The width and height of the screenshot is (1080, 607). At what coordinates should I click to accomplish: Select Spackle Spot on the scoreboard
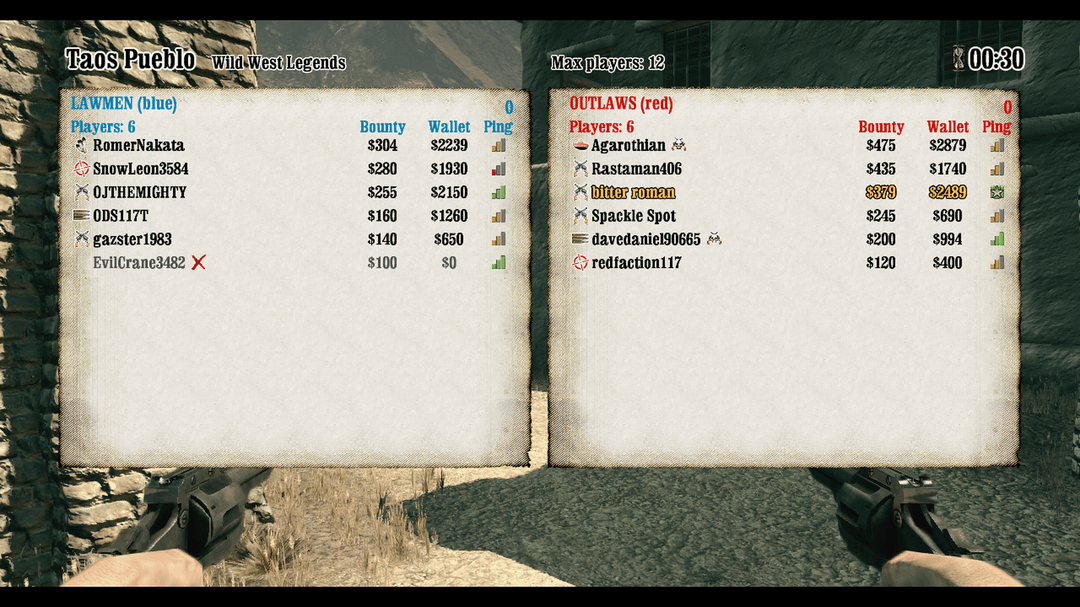point(633,216)
